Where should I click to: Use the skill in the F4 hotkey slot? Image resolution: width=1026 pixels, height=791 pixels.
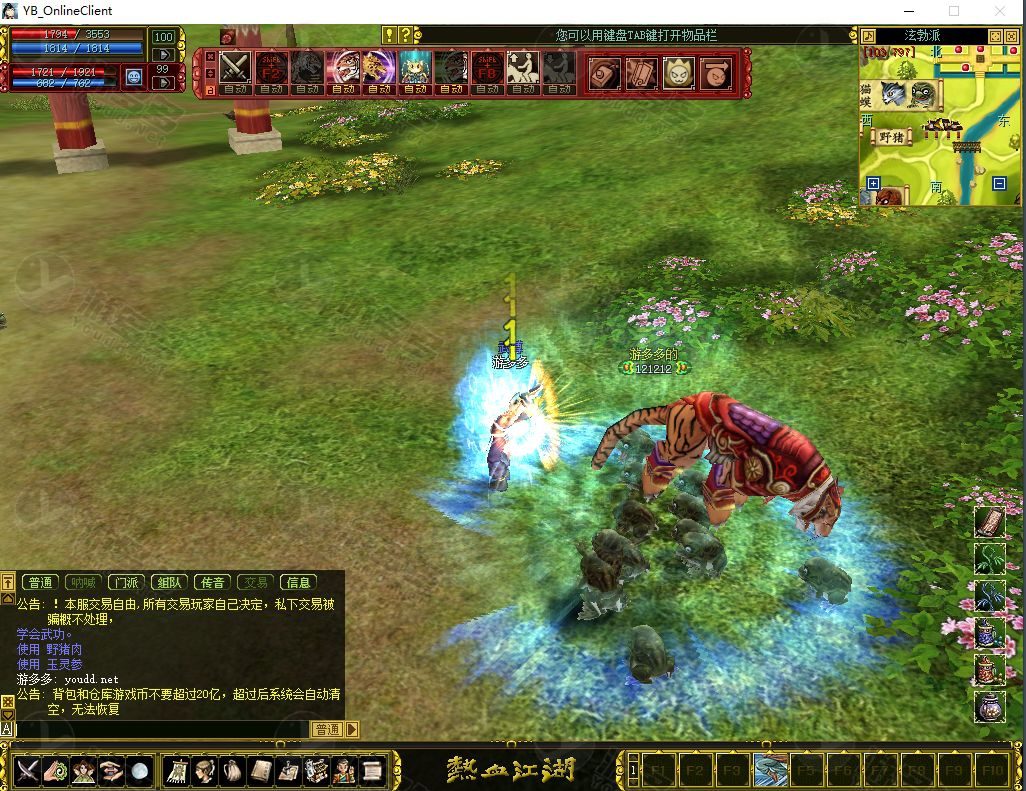tap(771, 770)
